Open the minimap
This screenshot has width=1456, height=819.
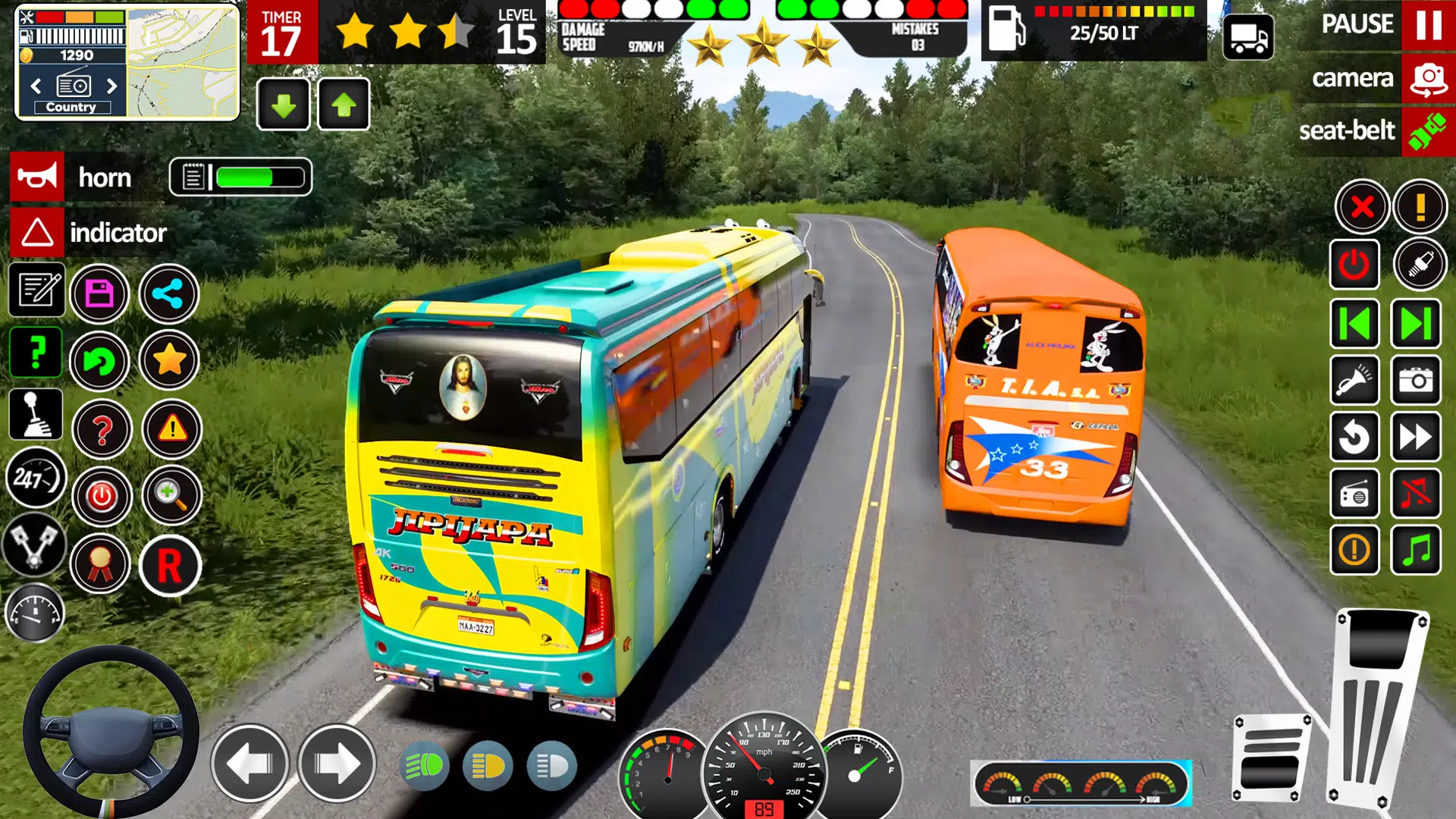182,62
